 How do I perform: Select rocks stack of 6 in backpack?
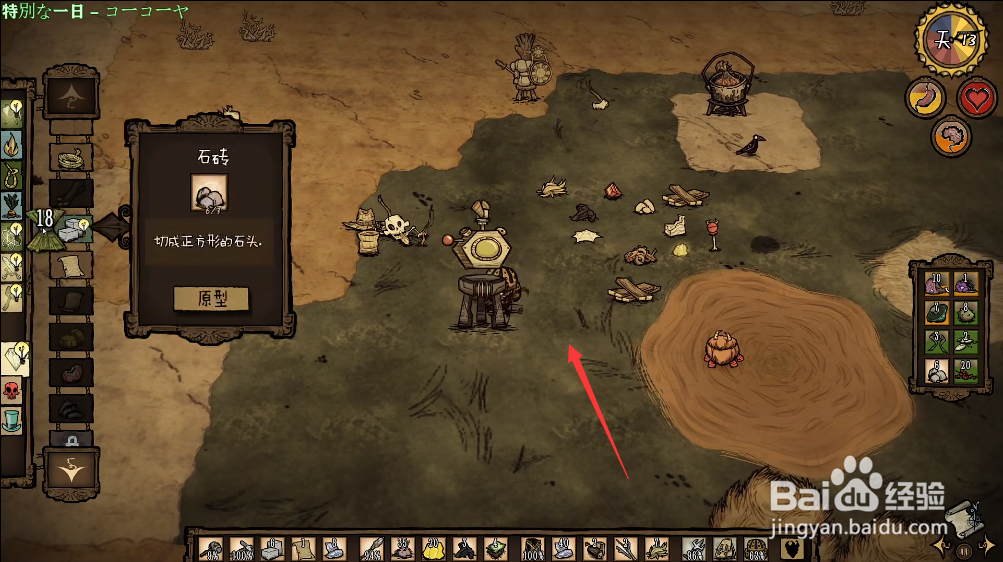937,371
